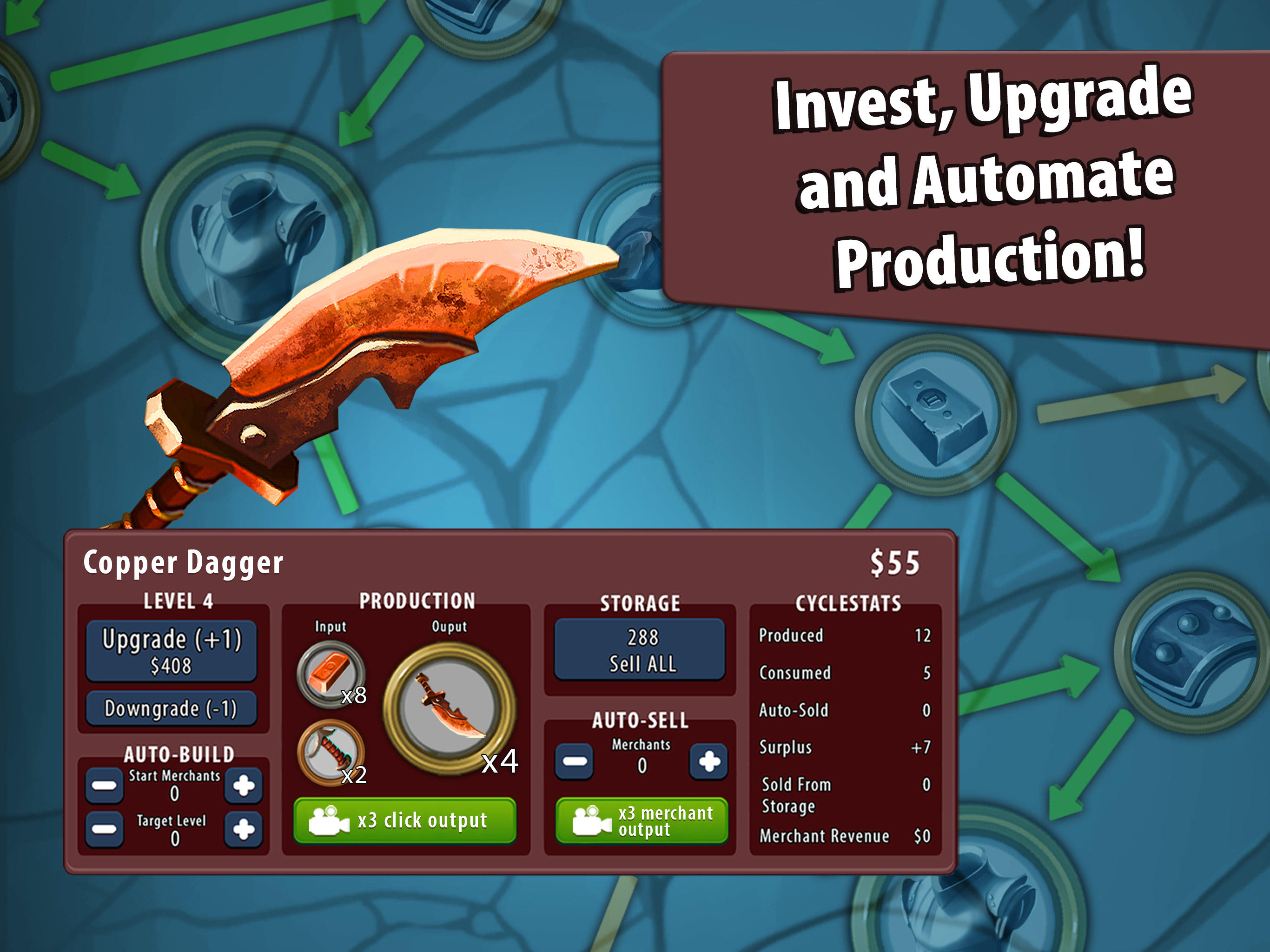Sell ALL 288 items from Storage
1270x952 pixels.
641,652
